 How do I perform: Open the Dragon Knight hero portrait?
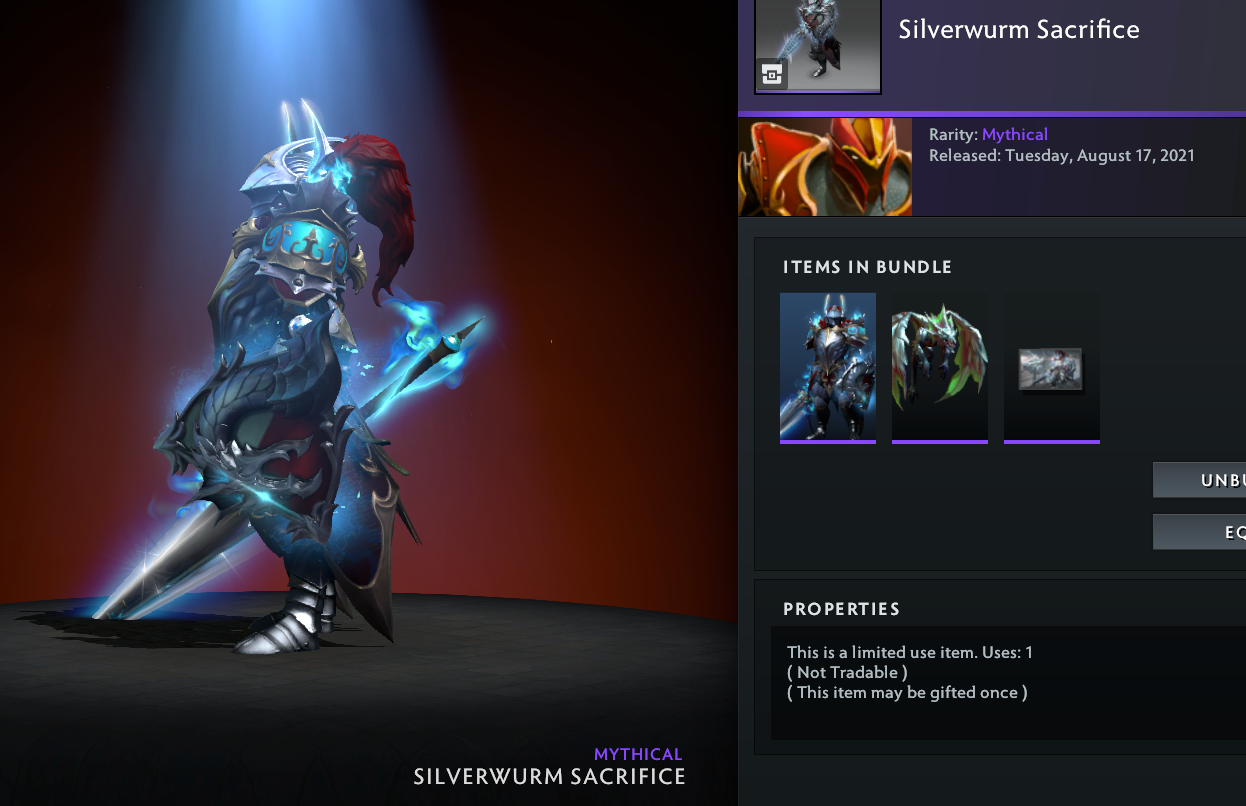click(x=825, y=167)
